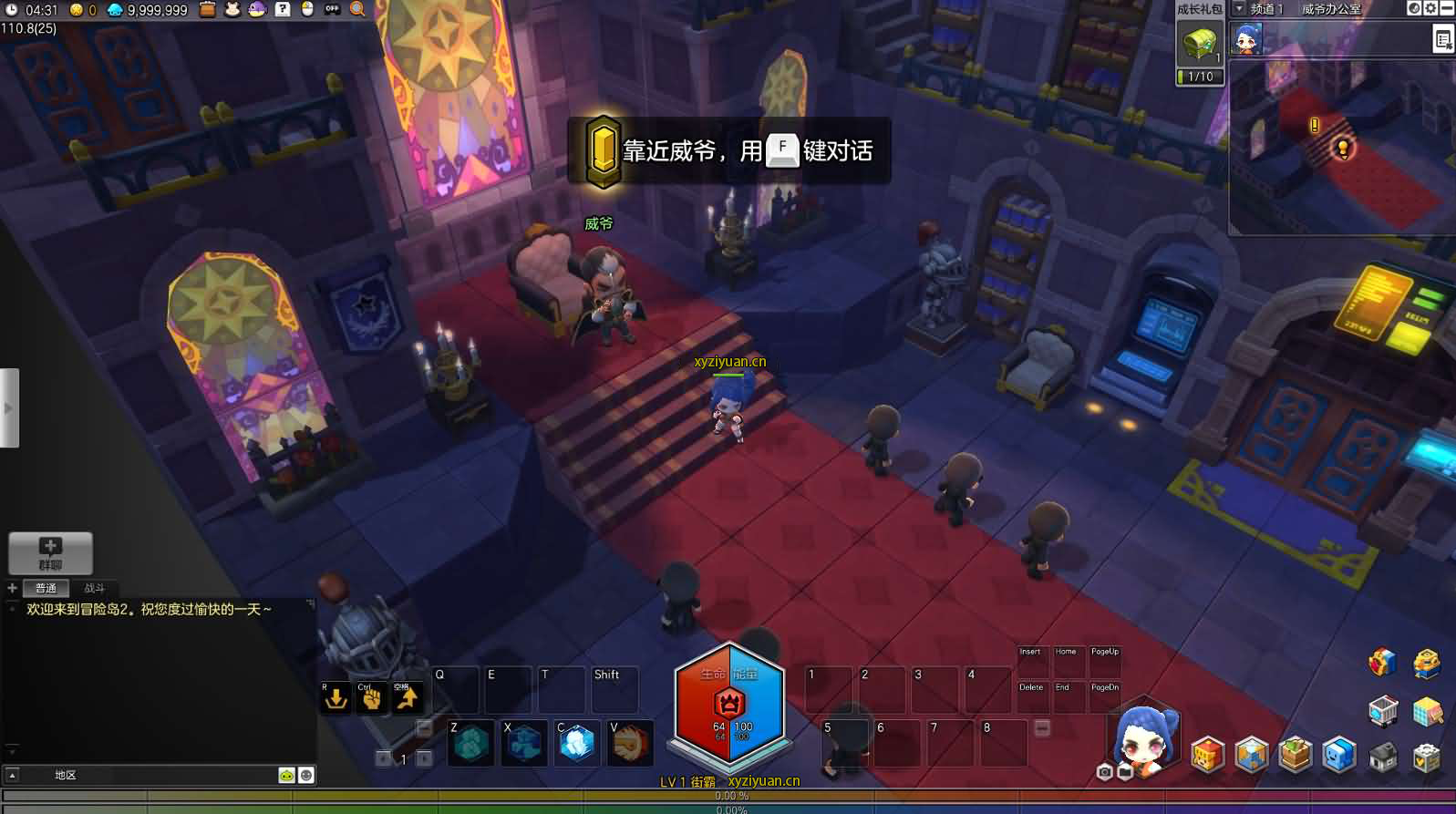Activate the Z key teal skill
Viewport: 1456px width, 814px height.
471,744
